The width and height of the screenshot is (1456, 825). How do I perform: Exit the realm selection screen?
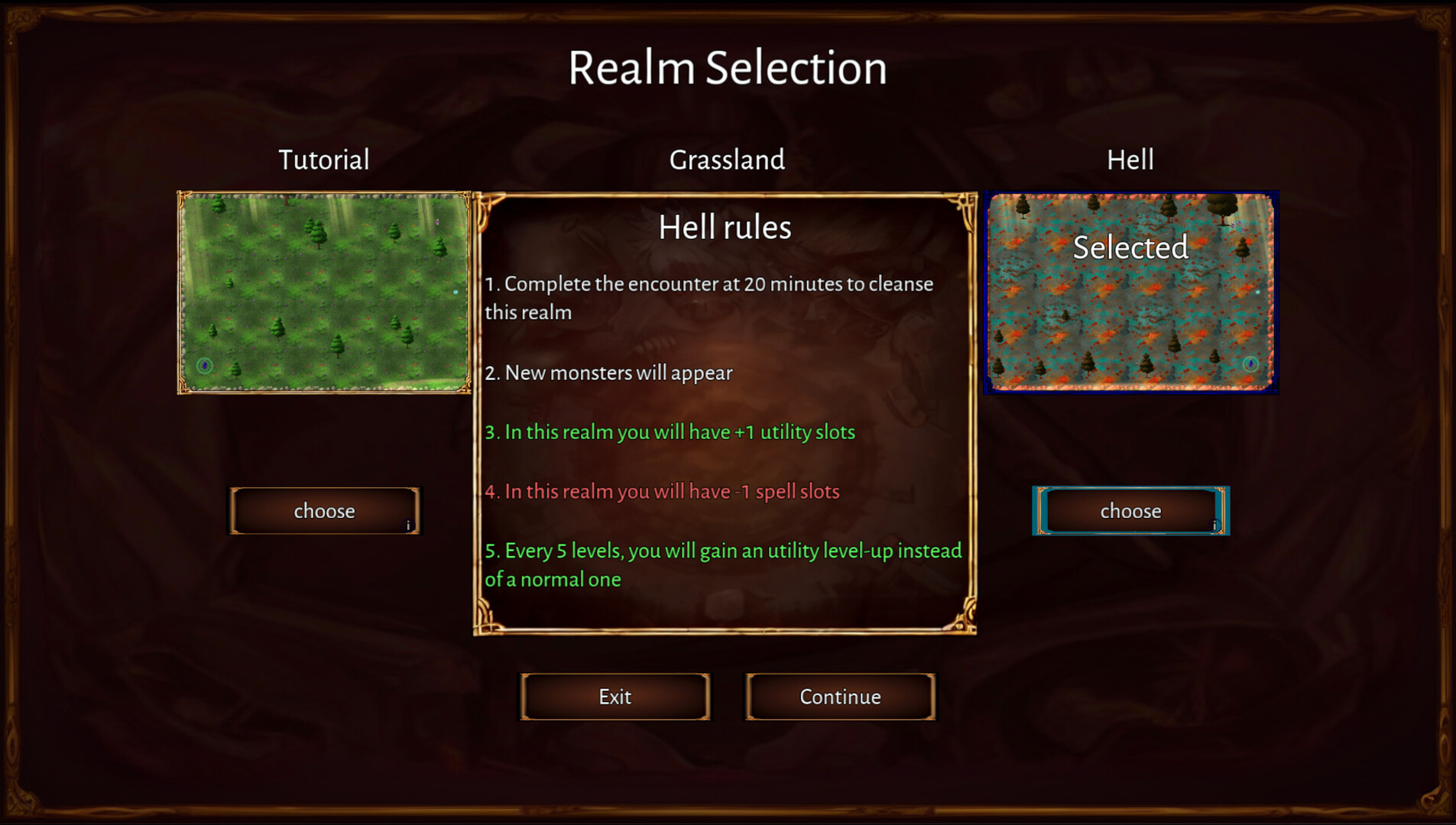click(615, 697)
